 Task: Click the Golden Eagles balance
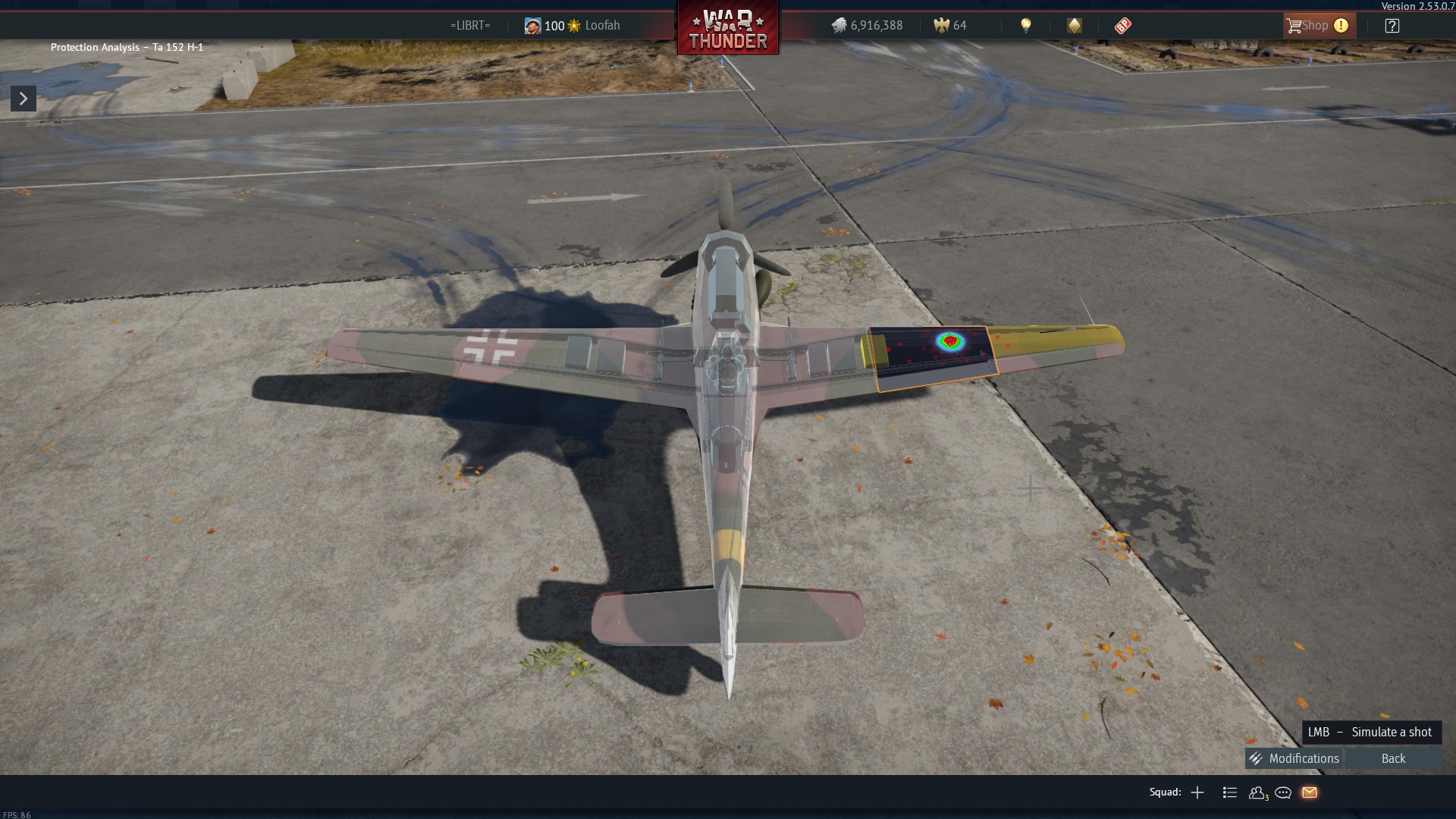pyautogui.click(x=950, y=26)
